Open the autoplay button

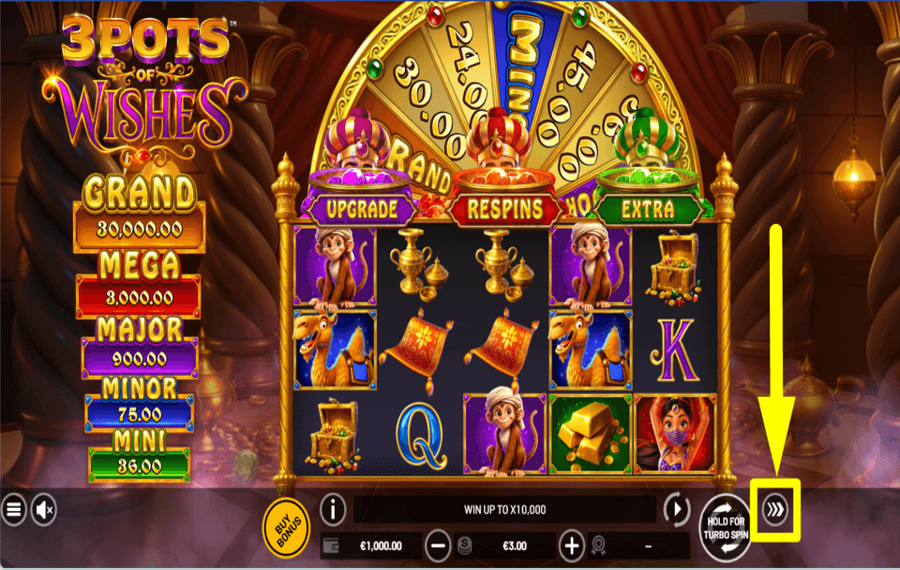[x=677, y=509]
